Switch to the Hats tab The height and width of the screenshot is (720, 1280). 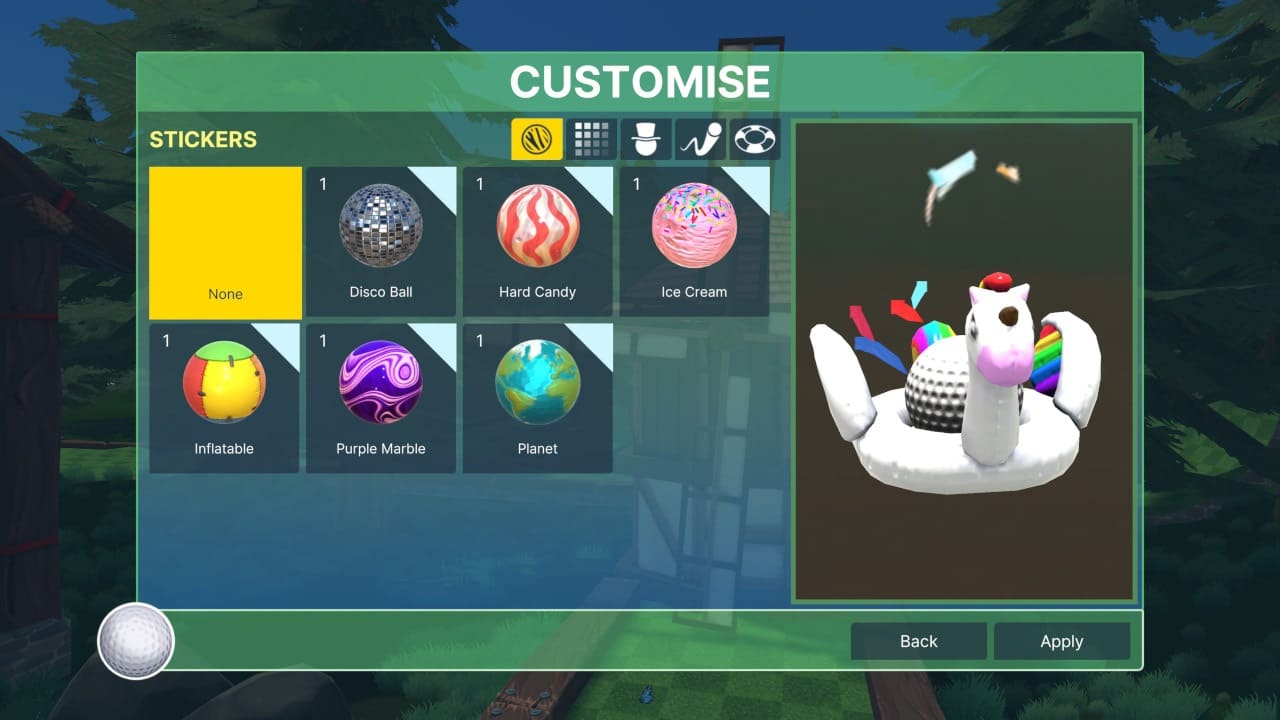(646, 139)
